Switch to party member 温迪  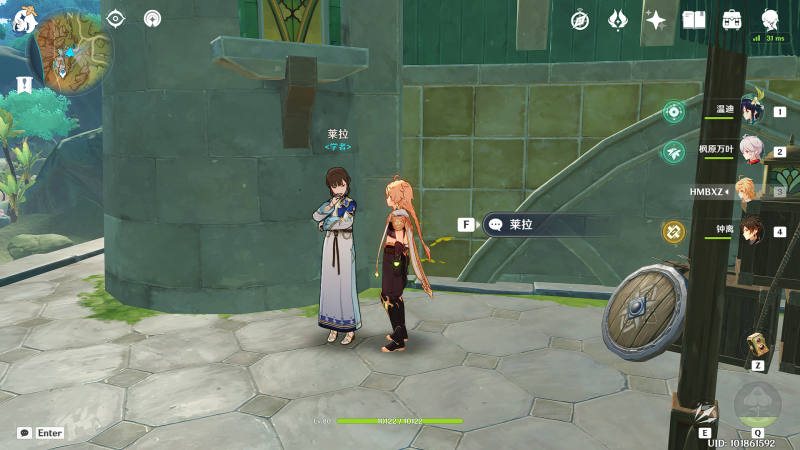[x=751, y=109]
